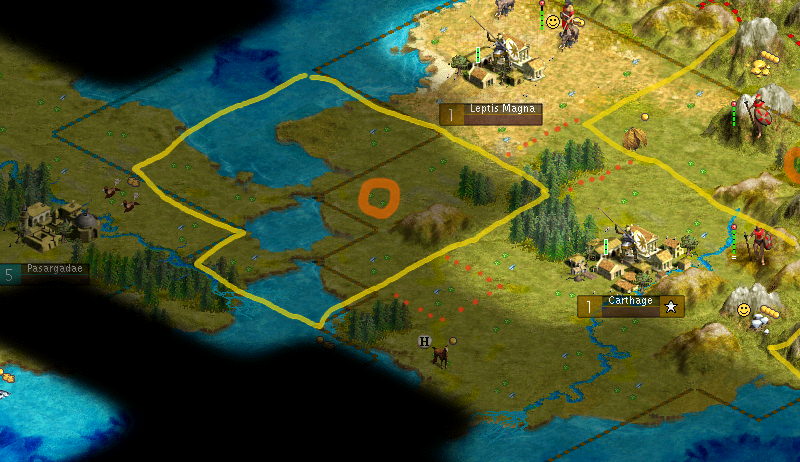Click the Pasargadae city label
Screen dimensions: 800x462
click(x=48, y=272)
